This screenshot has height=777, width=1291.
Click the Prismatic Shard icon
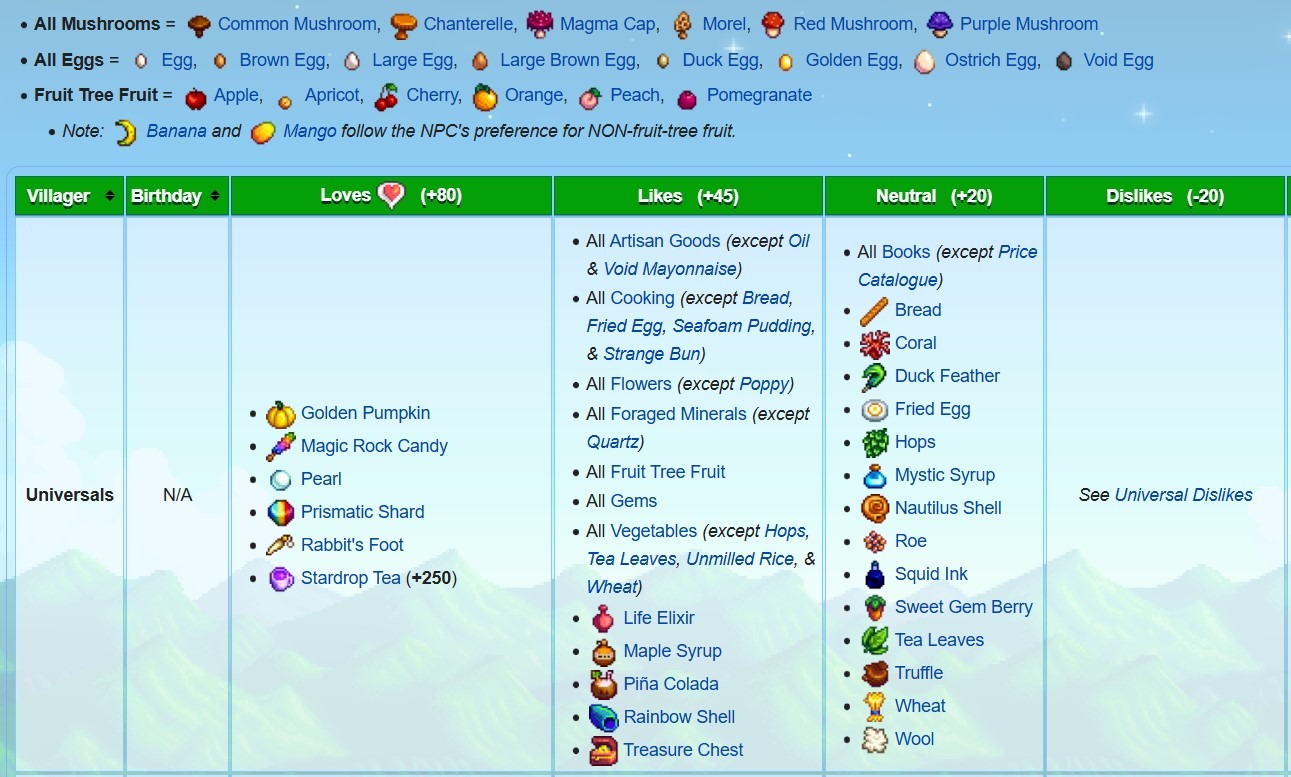point(281,512)
